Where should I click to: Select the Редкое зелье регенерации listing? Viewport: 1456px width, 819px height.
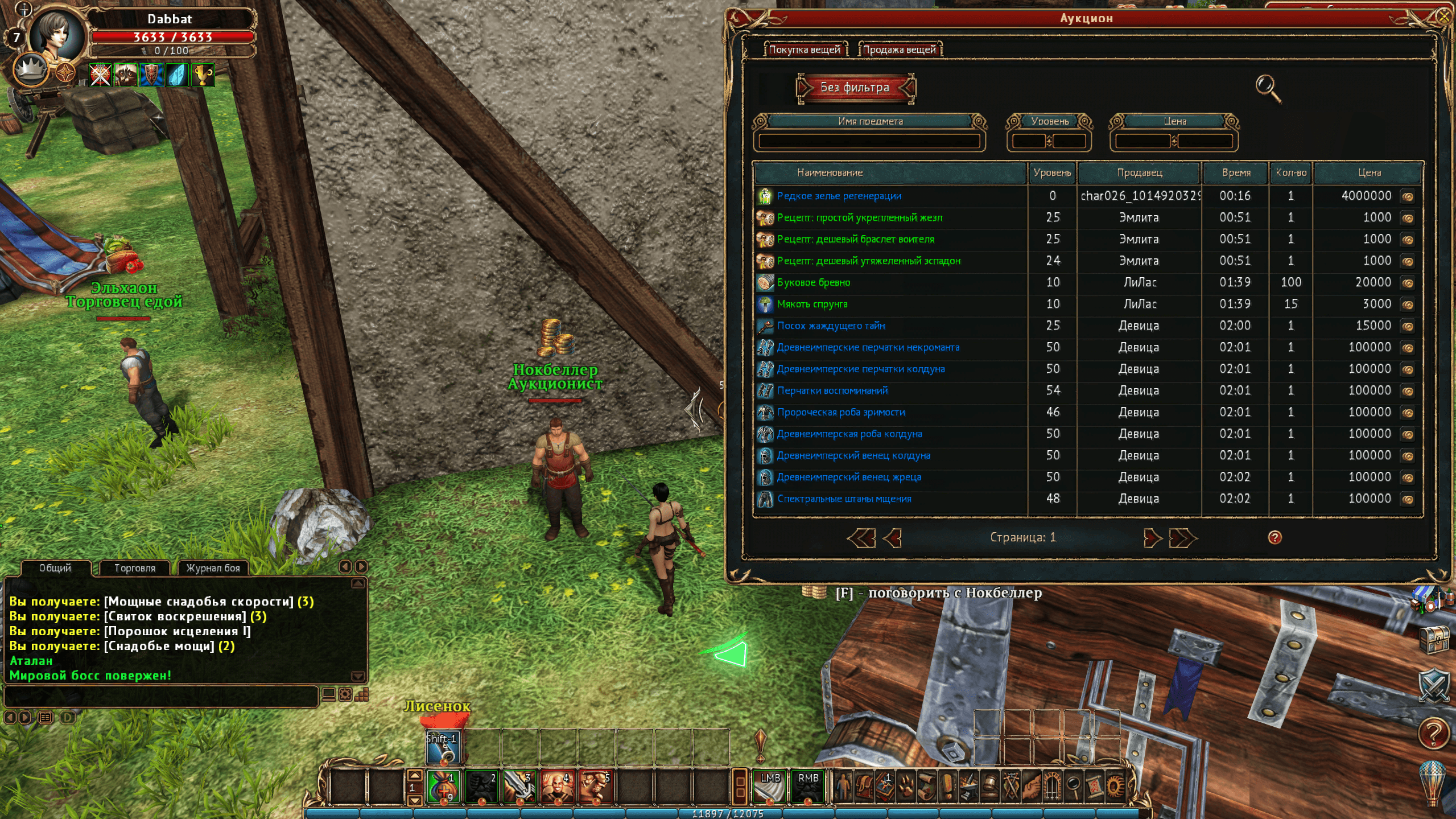pos(839,196)
